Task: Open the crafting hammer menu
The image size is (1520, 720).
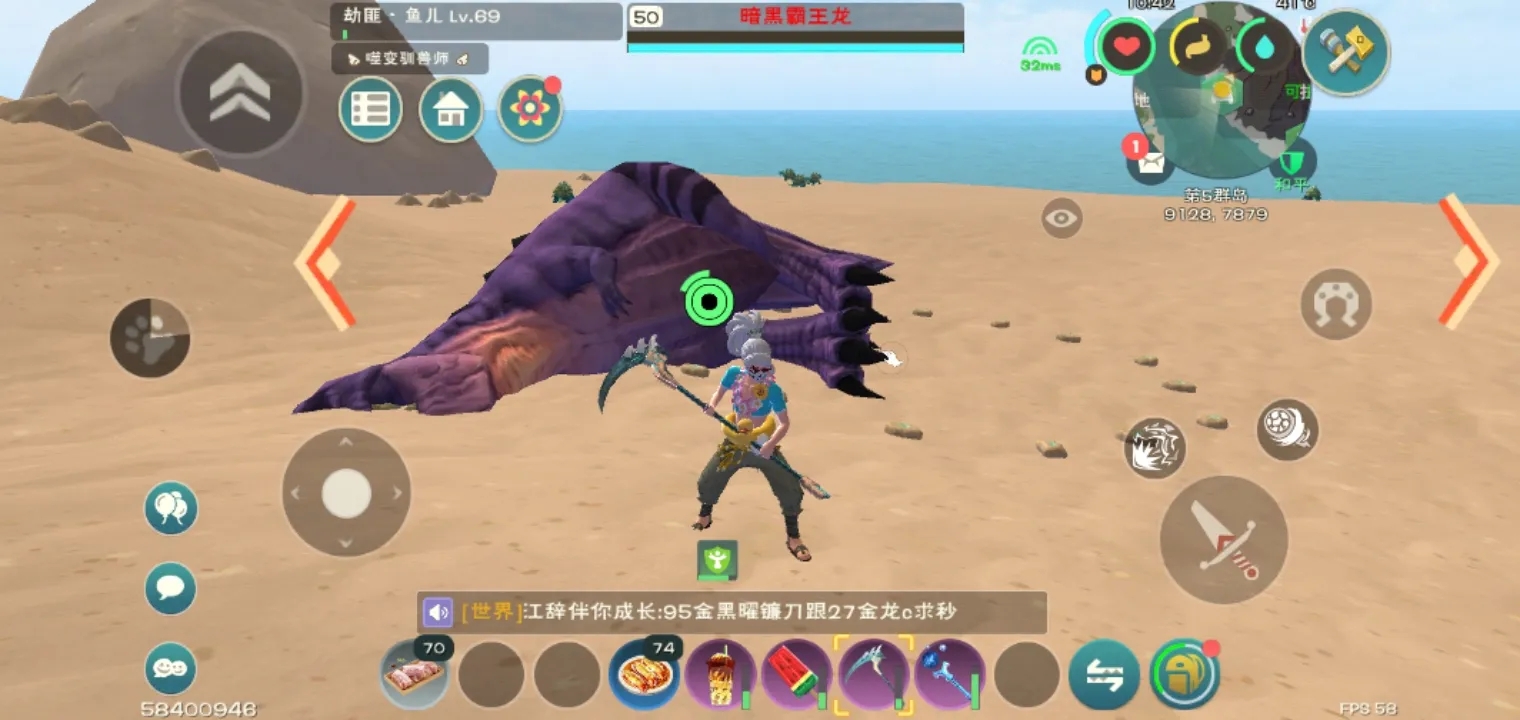Action: (1349, 47)
